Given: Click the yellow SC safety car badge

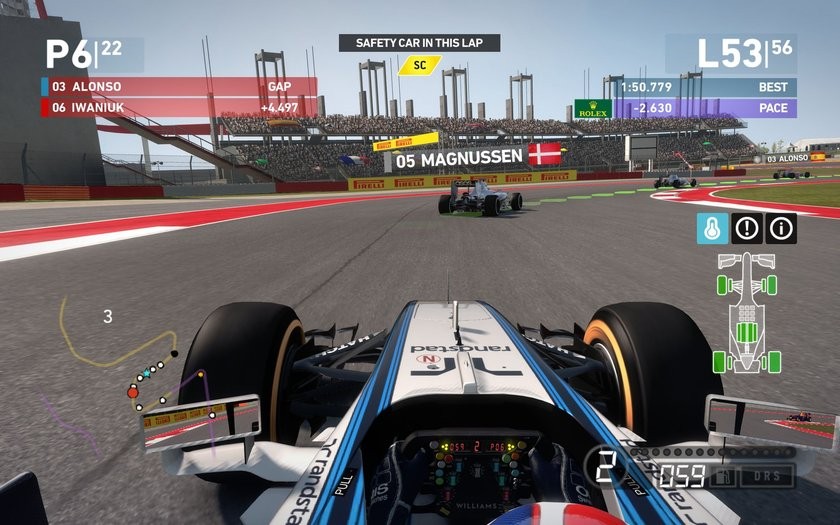Looking at the screenshot, I should tap(419, 65).
